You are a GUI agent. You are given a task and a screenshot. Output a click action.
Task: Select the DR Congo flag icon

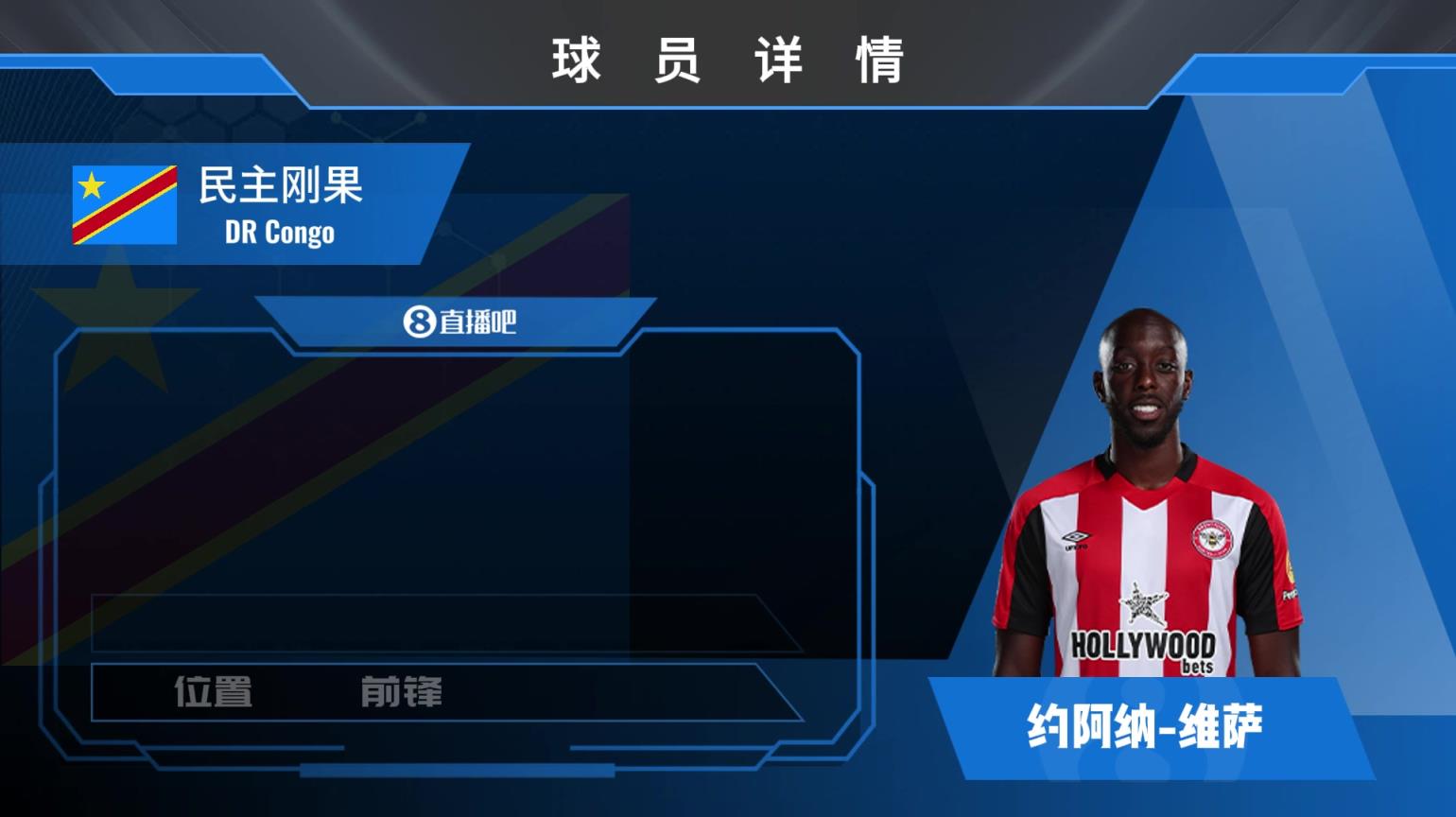(124, 207)
